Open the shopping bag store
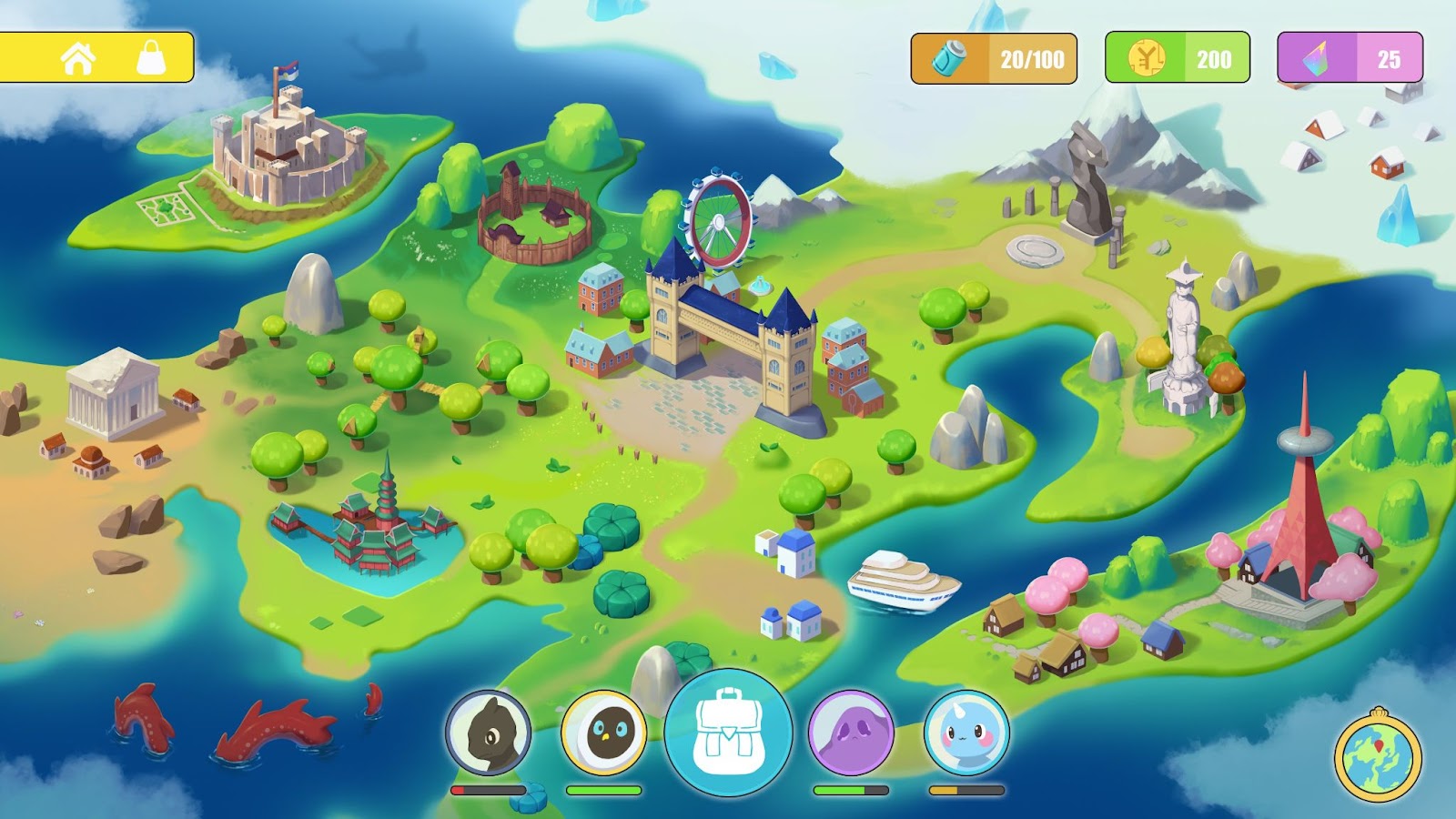The height and width of the screenshot is (819, 1456). coord(152,58)
